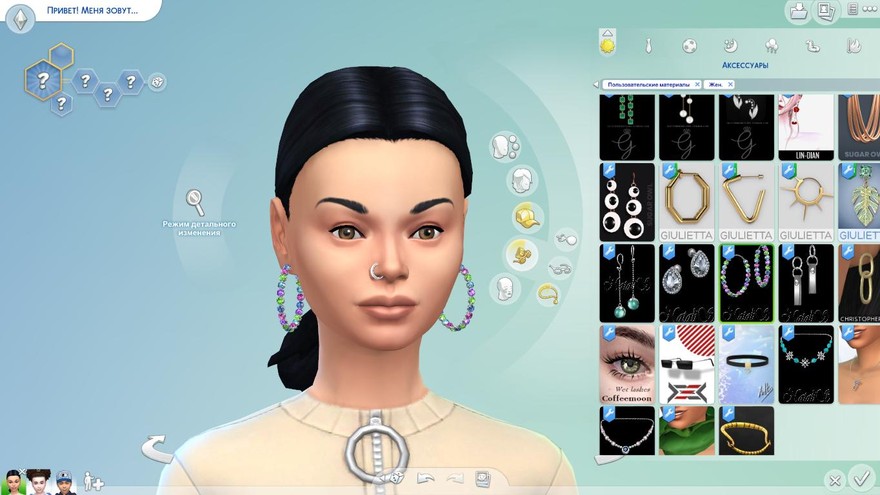Select the gold spiked hoop earring thumbnail
The image size is (880, 495).
[806, 201]
